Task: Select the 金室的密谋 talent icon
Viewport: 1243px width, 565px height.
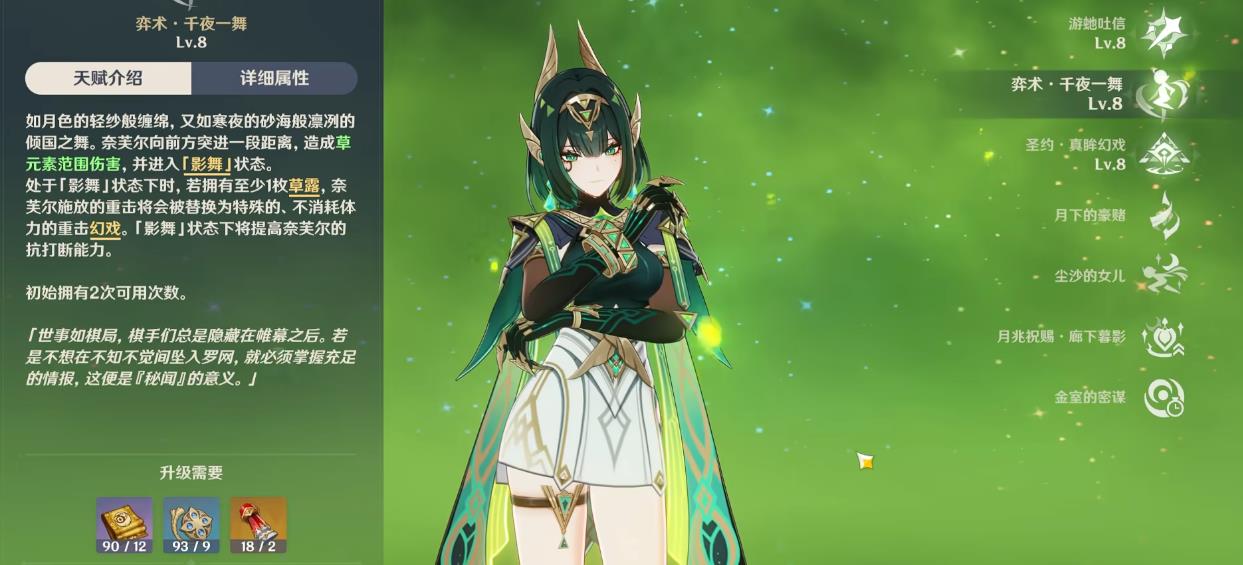Action: pos(1164,397)
